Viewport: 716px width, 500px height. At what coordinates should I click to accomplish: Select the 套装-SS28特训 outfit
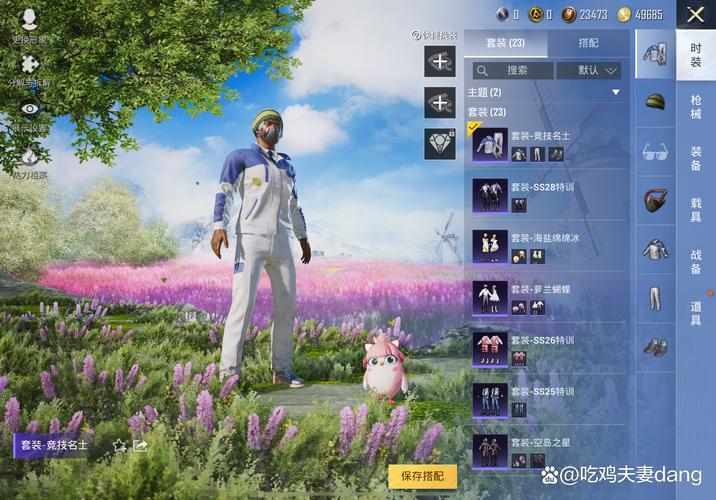click(548, 196)
